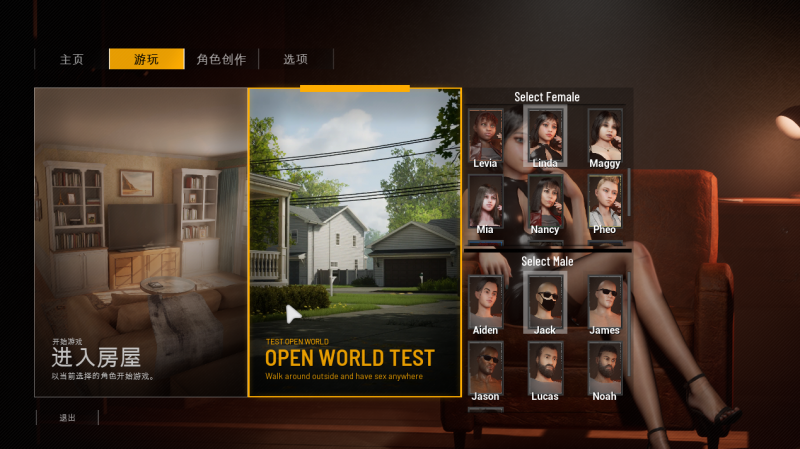Screen dimensions: 800x449
Task: Choose male character Noah
Action: [604, 367]
